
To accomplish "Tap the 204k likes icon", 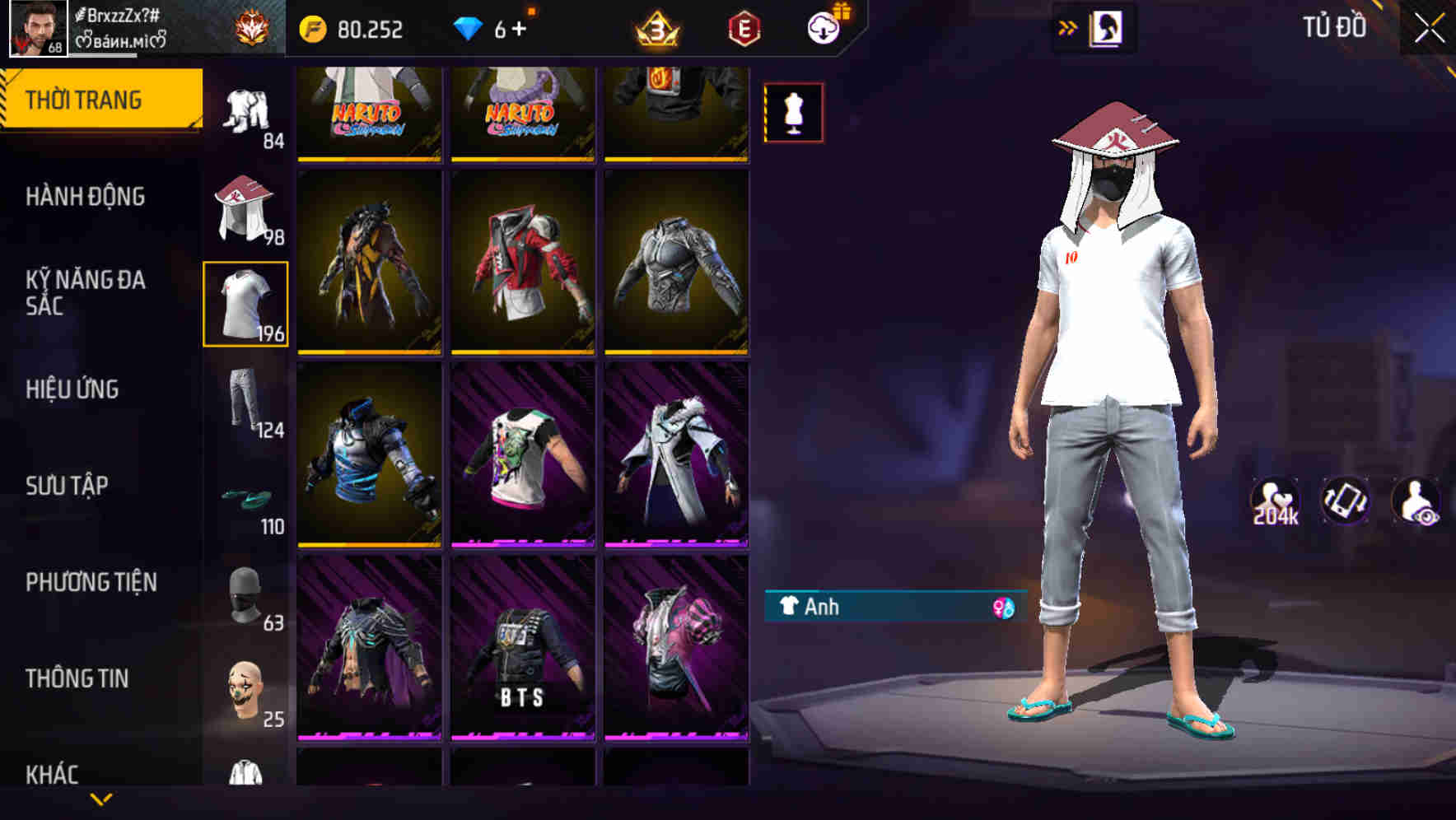I will click(1273, 501).
